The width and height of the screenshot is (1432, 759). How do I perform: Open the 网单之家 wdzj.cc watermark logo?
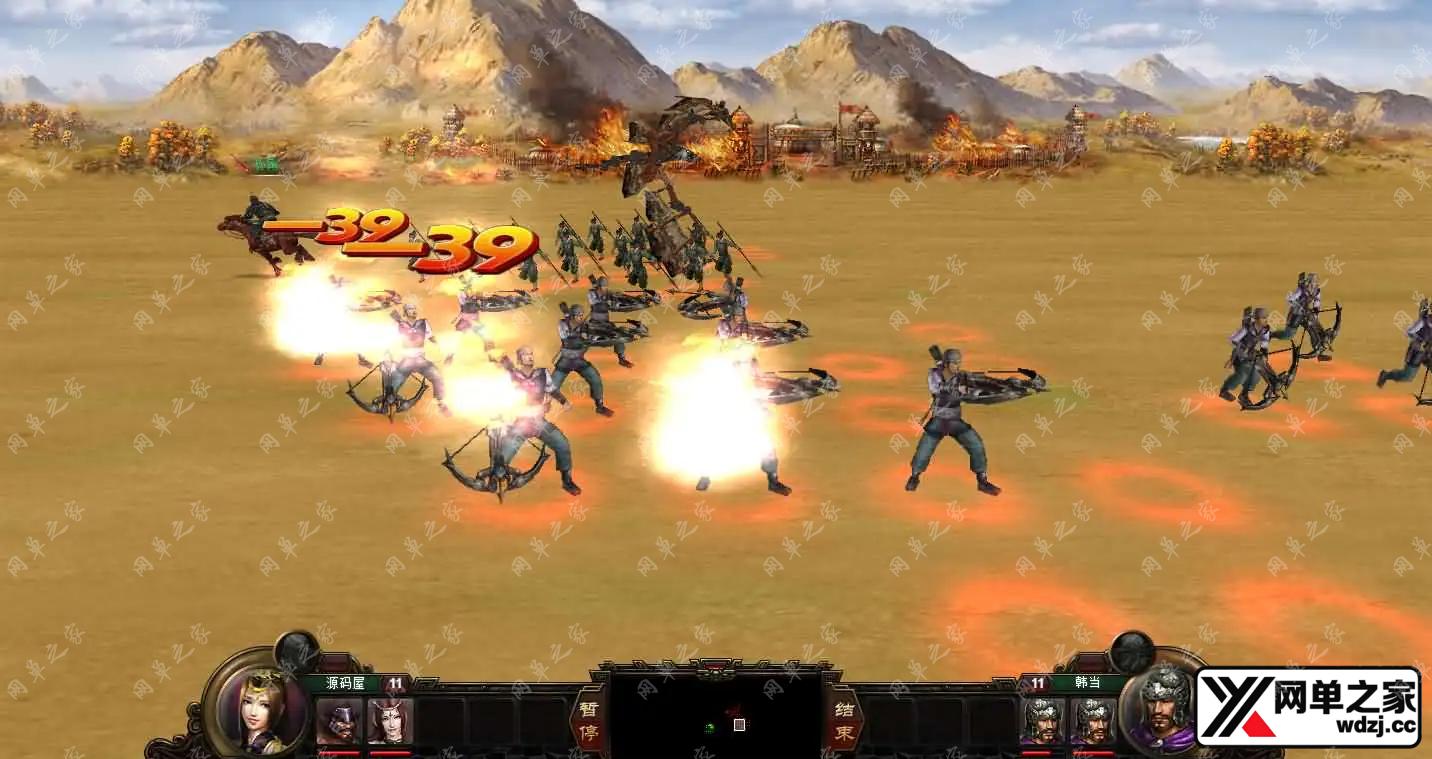pos(1308,707)
